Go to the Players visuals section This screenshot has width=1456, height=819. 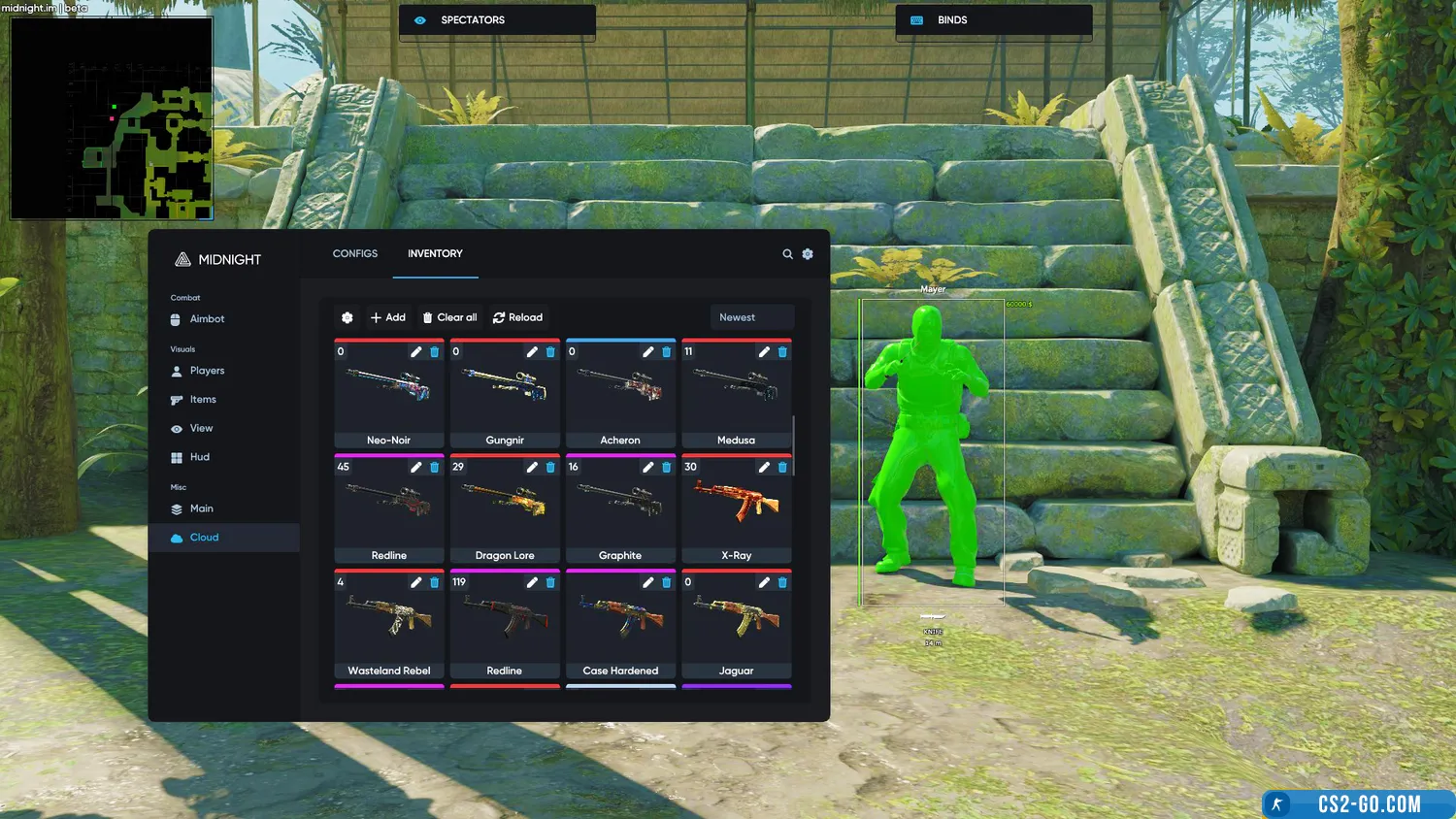tap(207, 371)
